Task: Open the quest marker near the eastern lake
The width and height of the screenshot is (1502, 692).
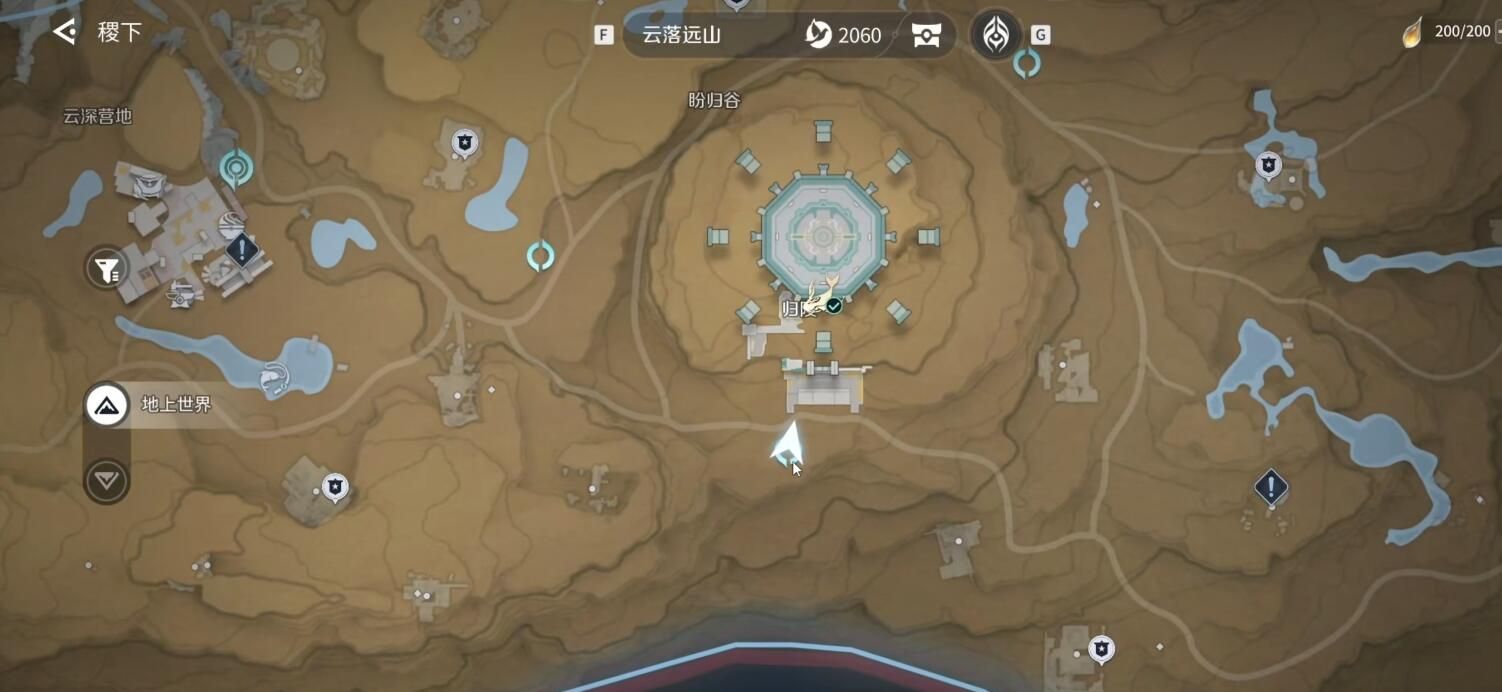Action: [1270, 487]
